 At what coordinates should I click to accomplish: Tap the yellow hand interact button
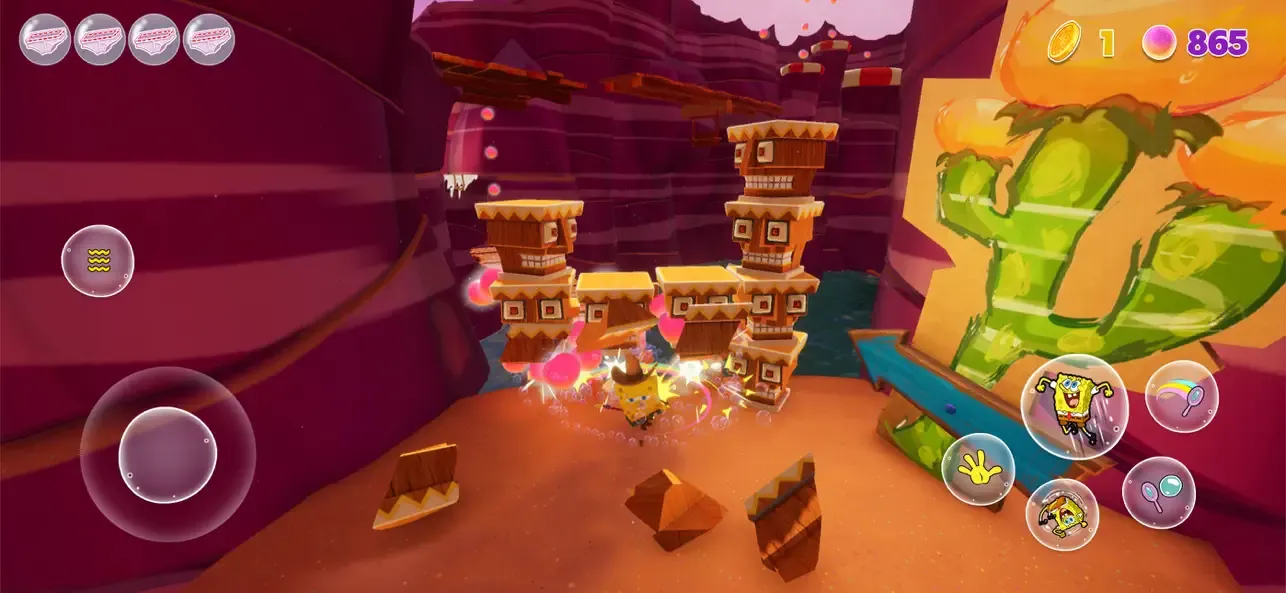[977, 469]
